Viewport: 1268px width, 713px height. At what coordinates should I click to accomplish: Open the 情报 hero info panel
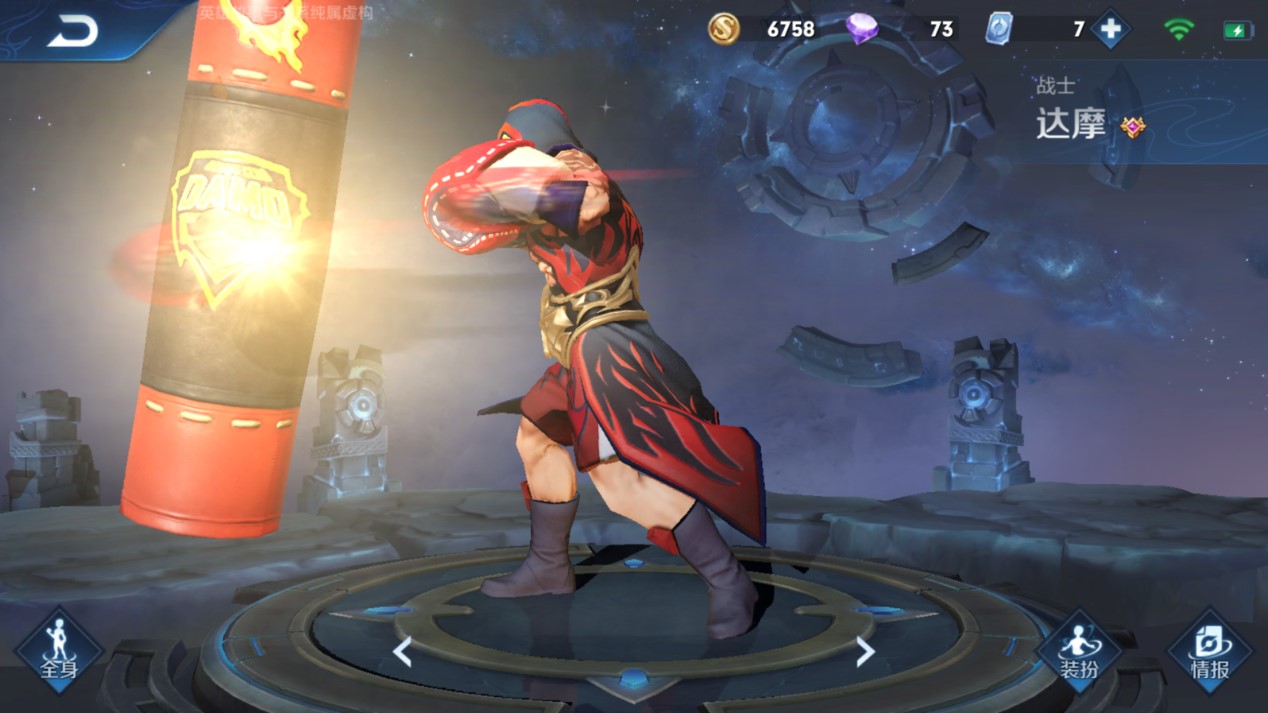pos(1209,652)
